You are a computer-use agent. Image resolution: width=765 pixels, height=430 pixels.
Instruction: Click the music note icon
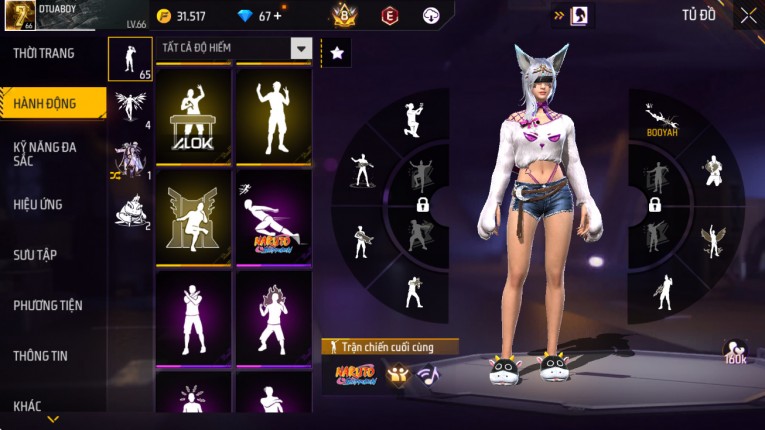coord(428,375)
